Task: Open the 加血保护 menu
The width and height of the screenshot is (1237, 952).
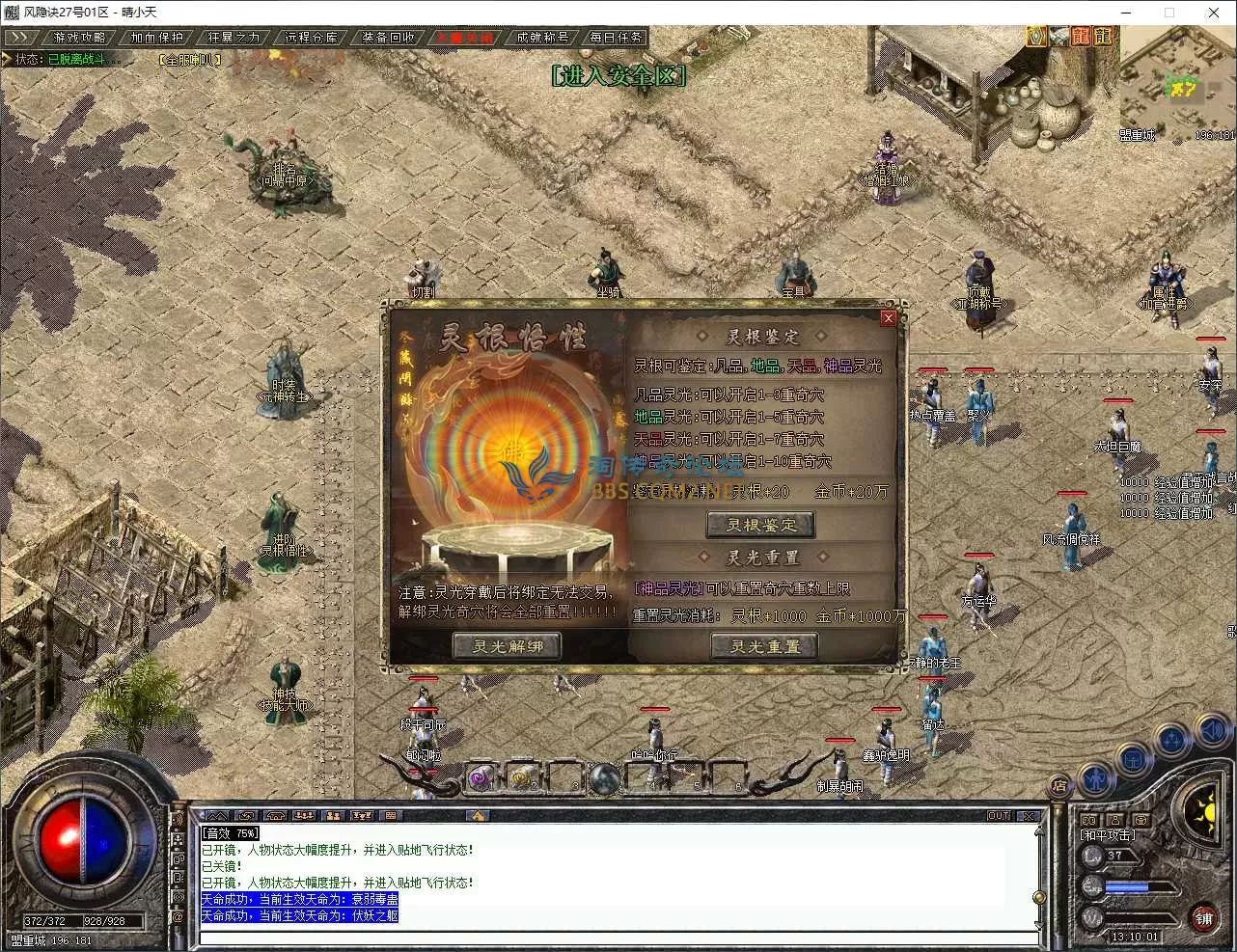Action: click(156, 38)
